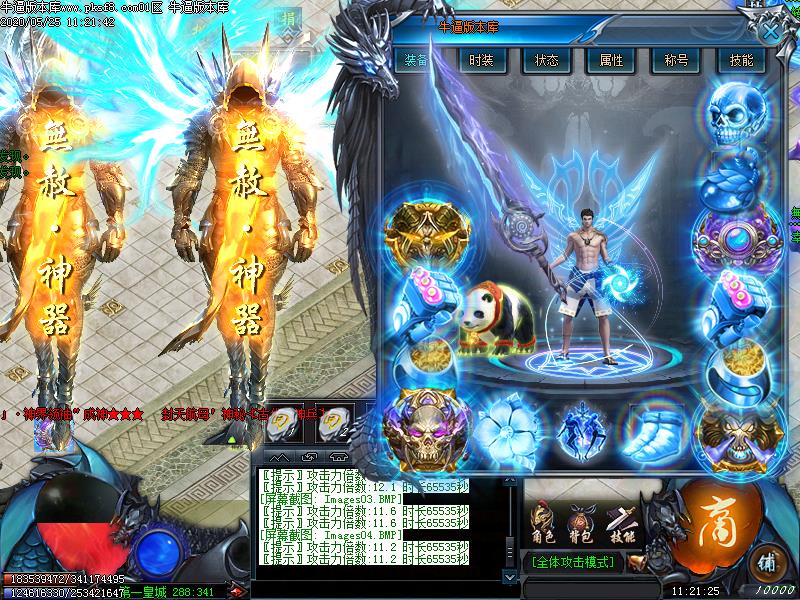The width and height of the screenshot is (800, 600).
Task: Close the character equipment panel
Action: pos(770,30)
